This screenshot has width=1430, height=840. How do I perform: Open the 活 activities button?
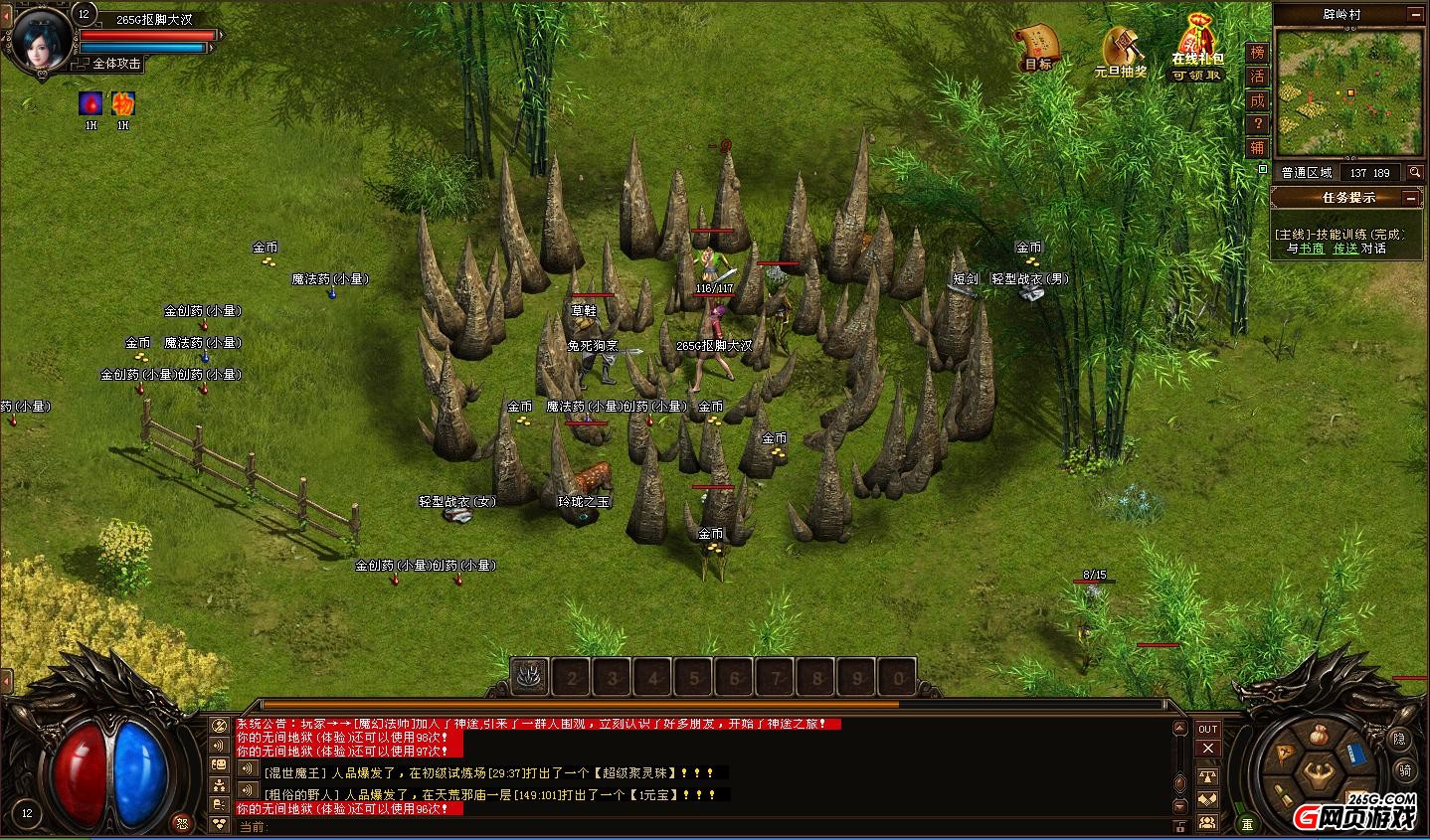point(1258,77)
